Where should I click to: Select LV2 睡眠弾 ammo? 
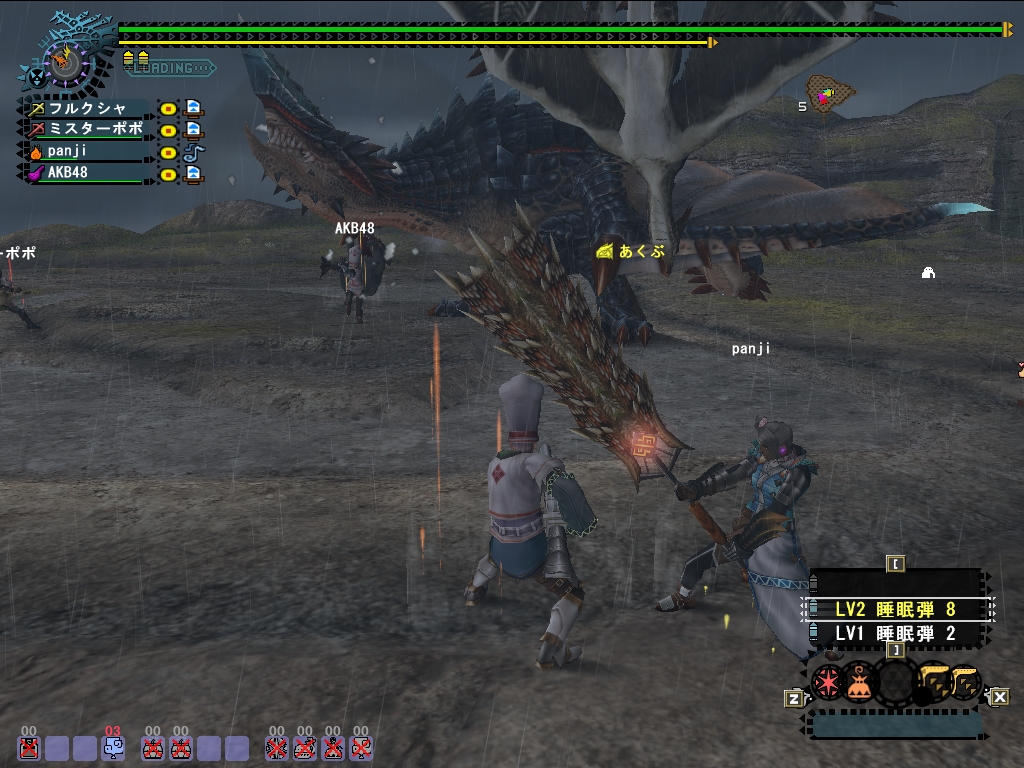pyautogui.click(x=895, y=609)
